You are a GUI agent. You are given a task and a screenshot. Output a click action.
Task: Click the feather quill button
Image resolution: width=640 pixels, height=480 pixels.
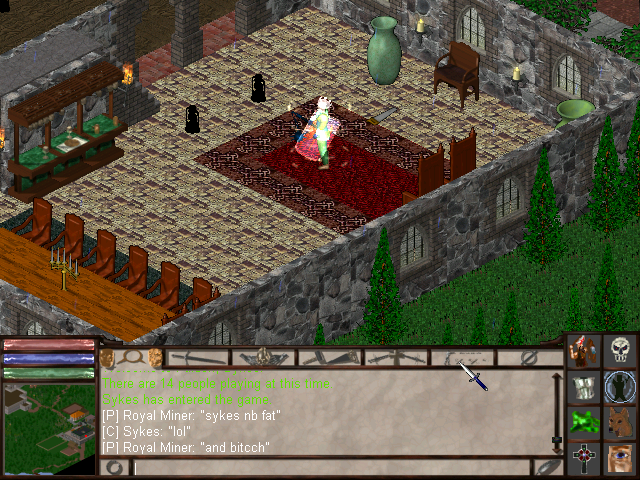[x=547, y=467]
